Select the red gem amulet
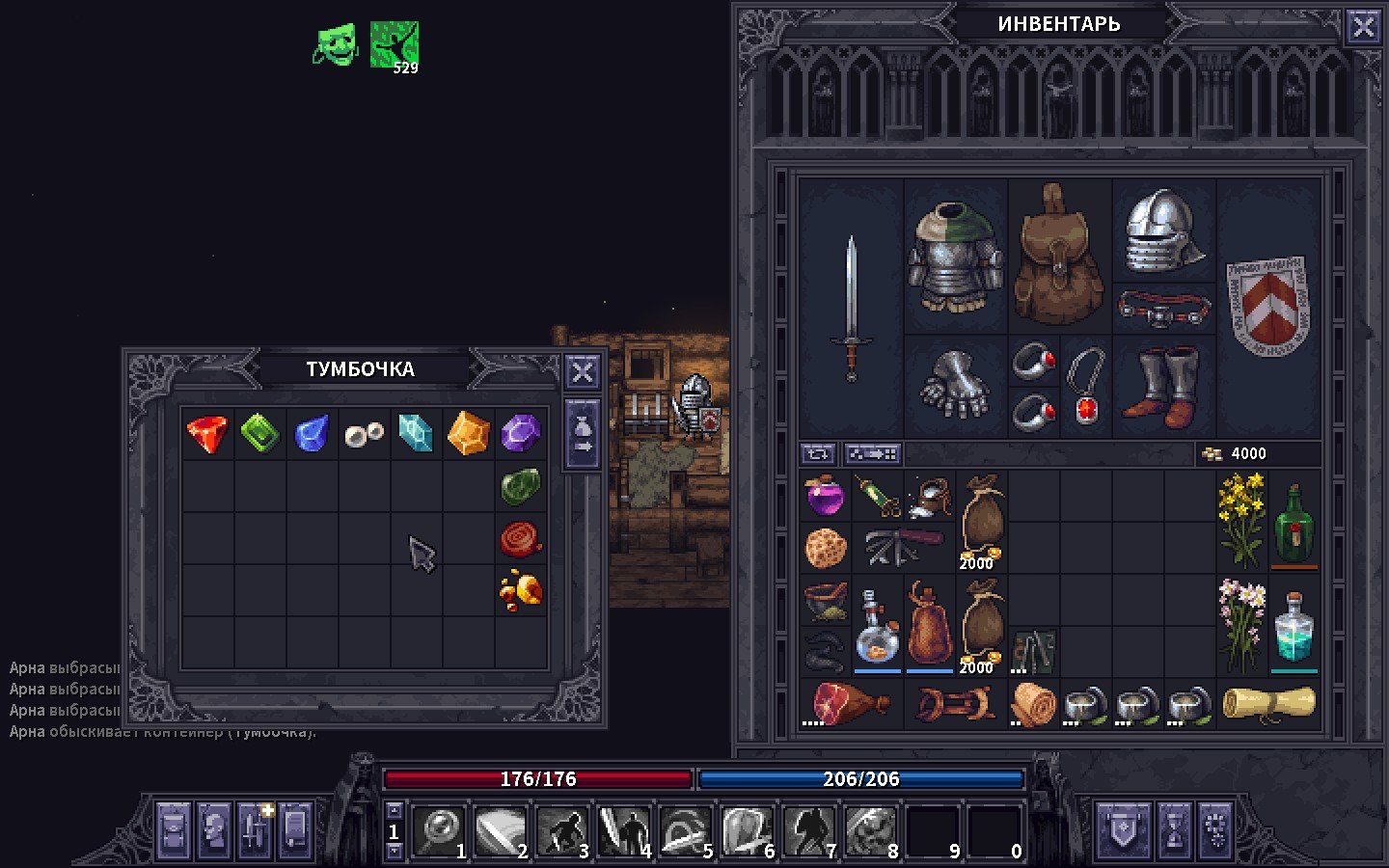The width and height of the screenshot is (1389, 868). tap(1086, 386)
